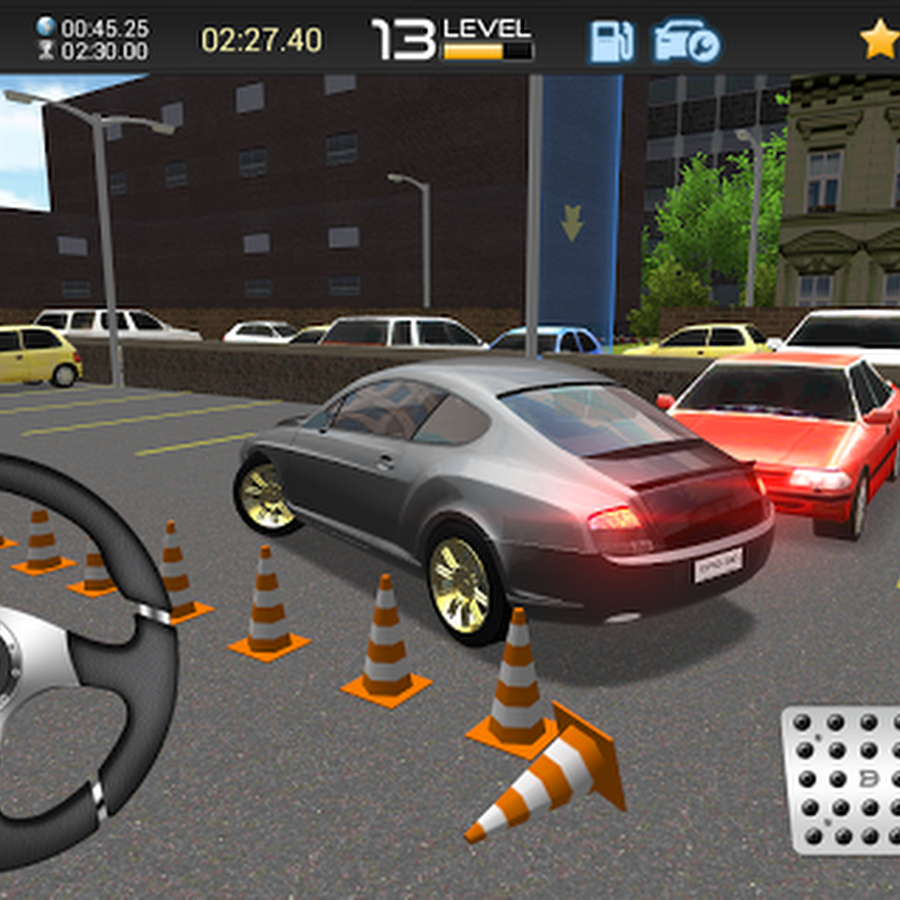Step on the metal brake pedal
This screenshot has width=900, height=900.
point(845,780)
